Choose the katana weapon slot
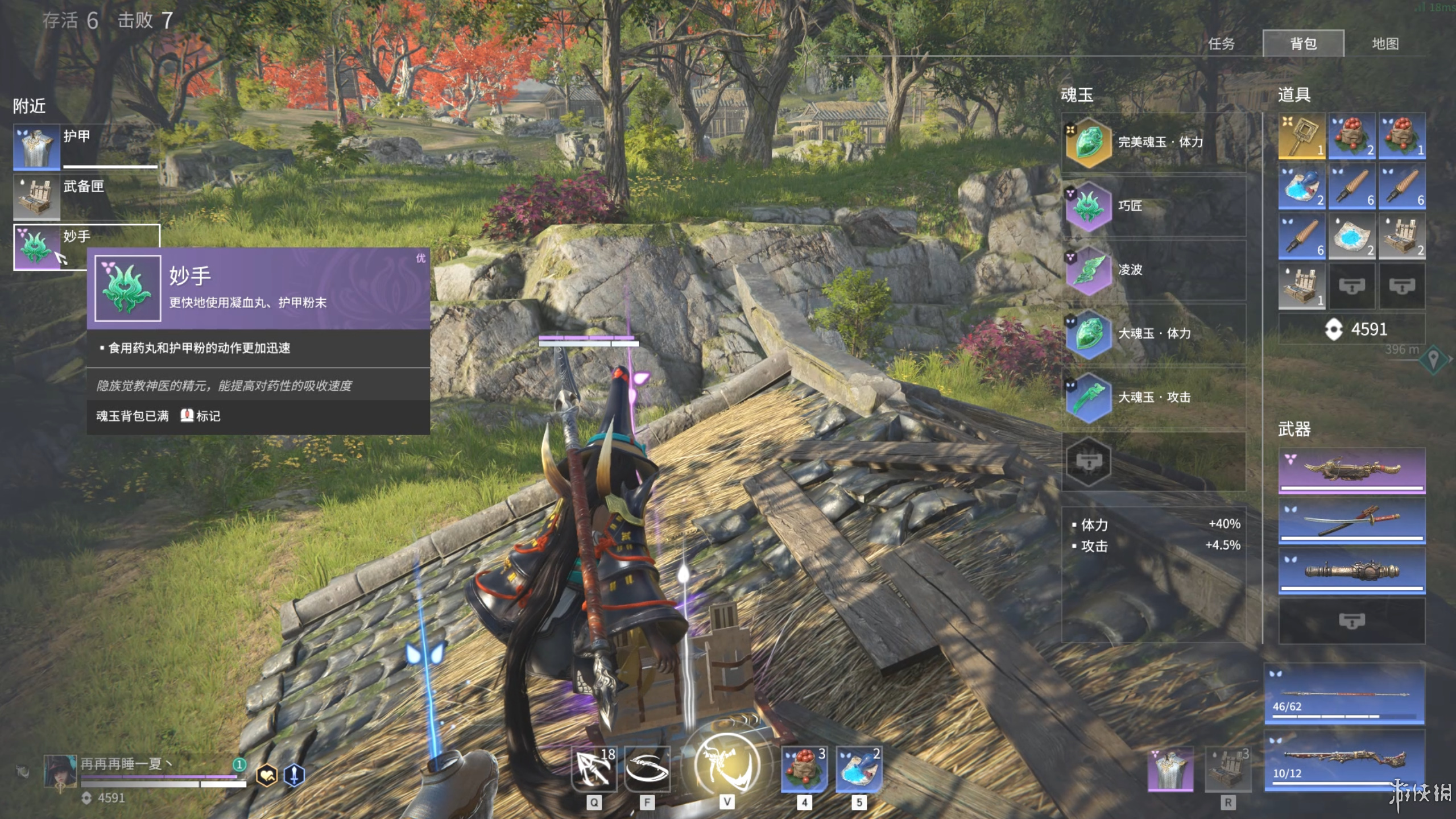 (x=1351, y=520)
